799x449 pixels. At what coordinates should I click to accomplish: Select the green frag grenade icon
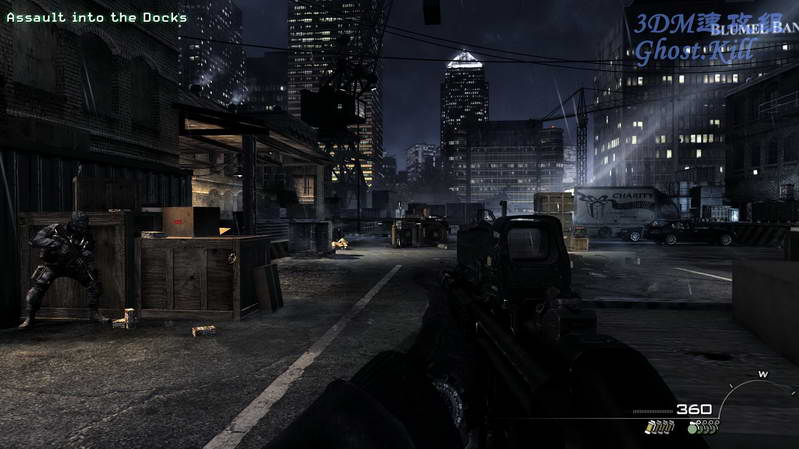[693, 428]
